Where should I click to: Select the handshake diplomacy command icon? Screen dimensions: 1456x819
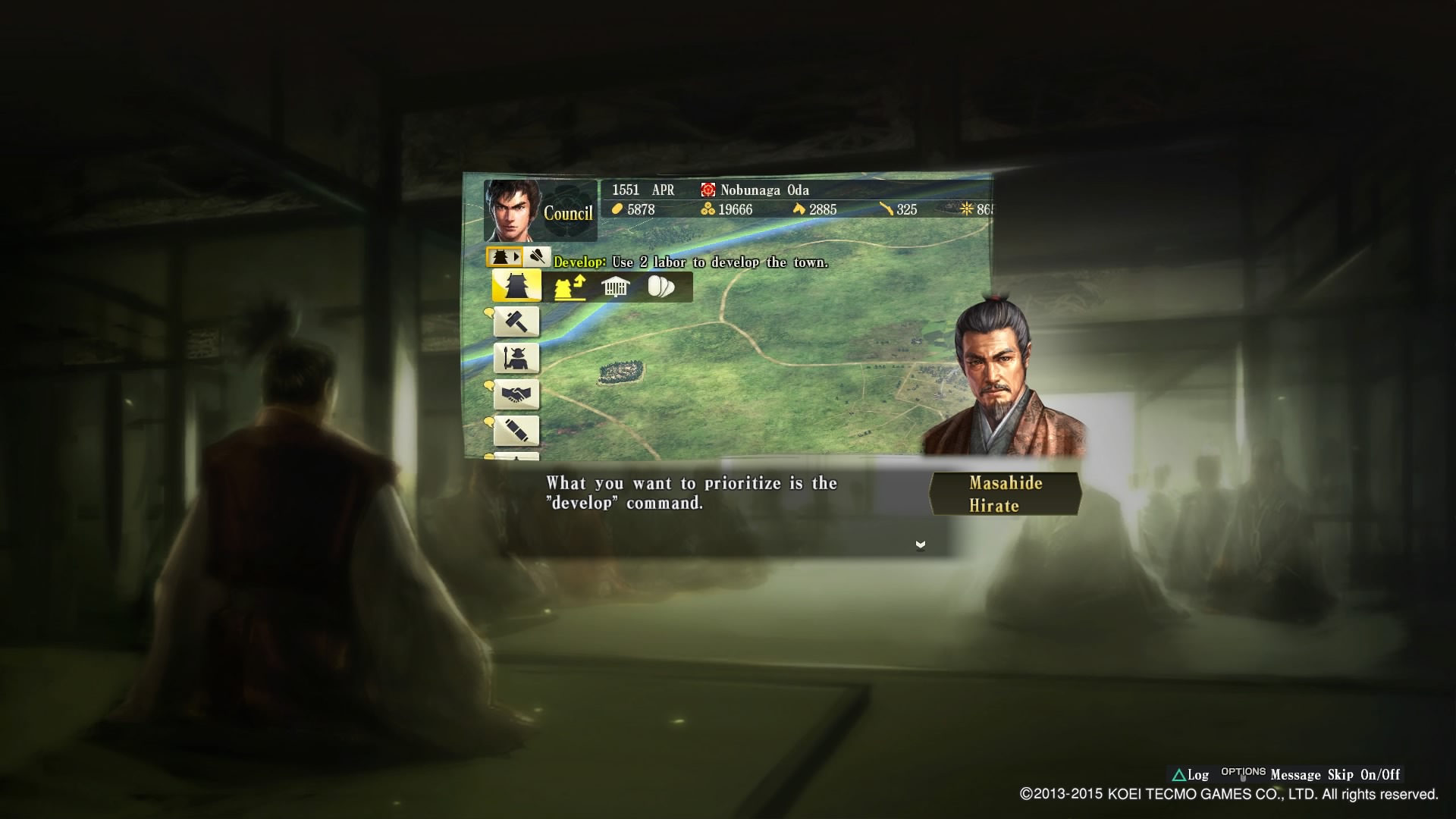point(516,394)
